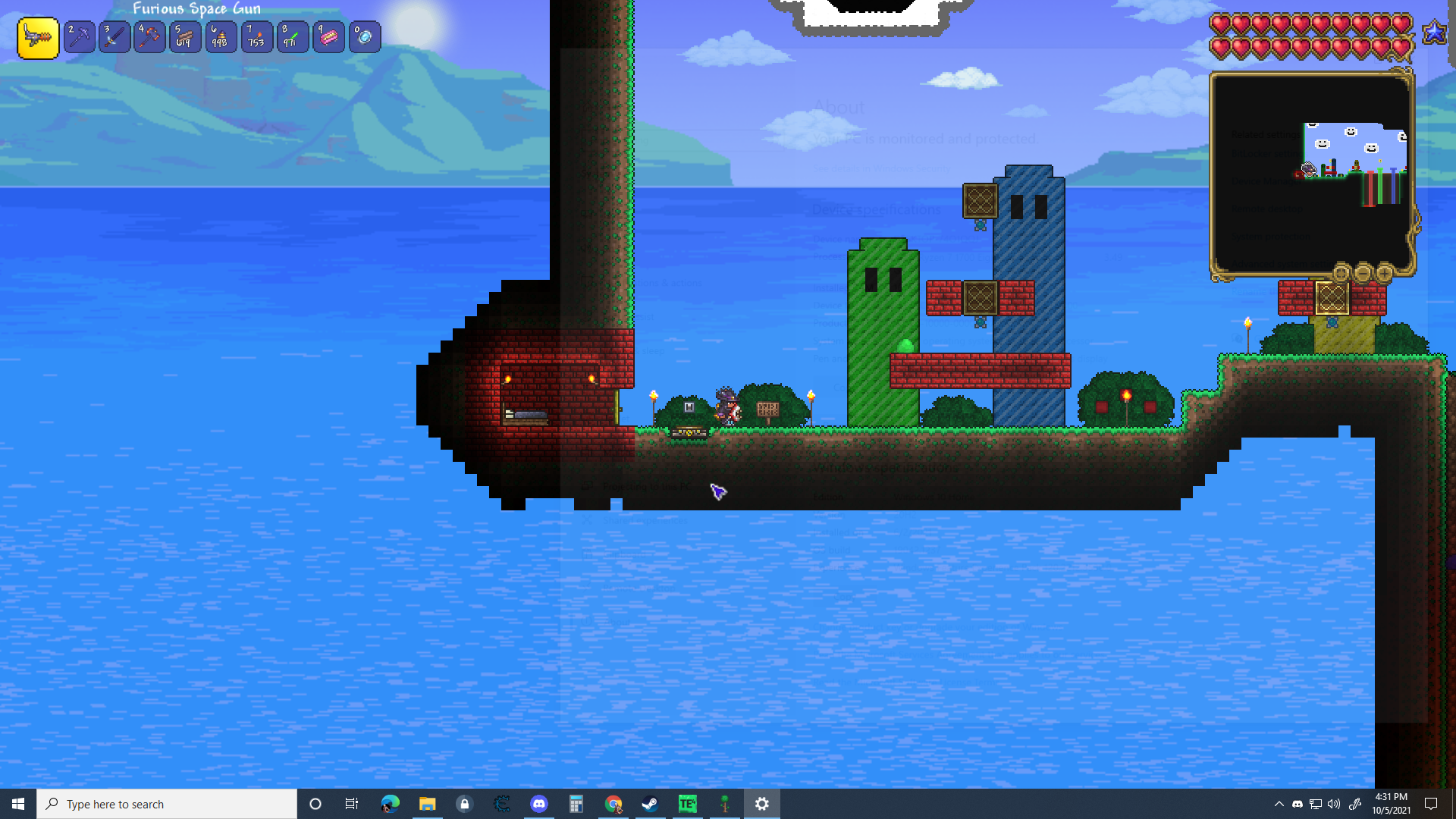Reset minimap zoom using the crosshair button
The width and height of the screenshot is (1456, 819).
(1340, 274)
